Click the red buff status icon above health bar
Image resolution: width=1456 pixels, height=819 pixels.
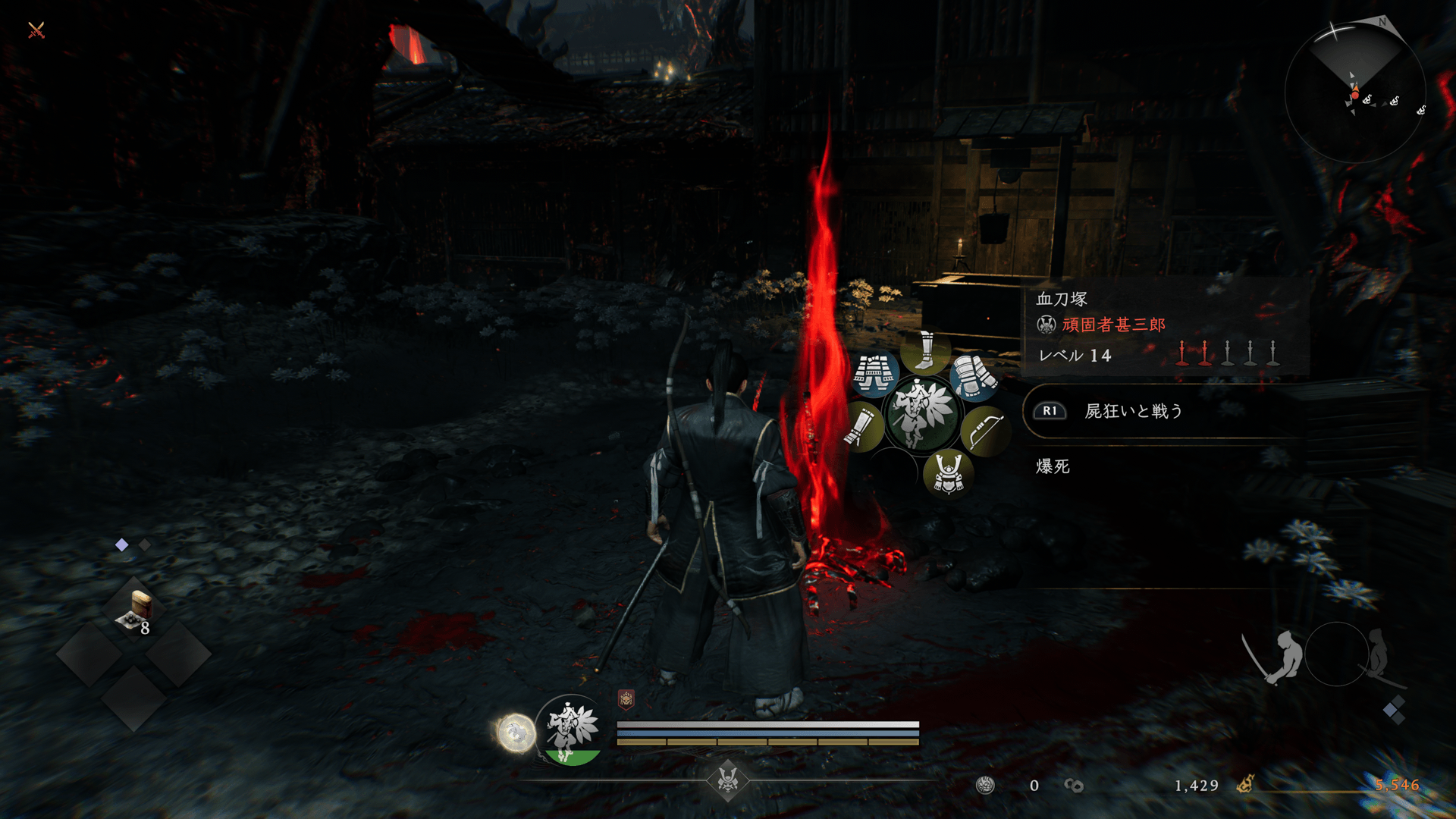(x=626, y=699)
